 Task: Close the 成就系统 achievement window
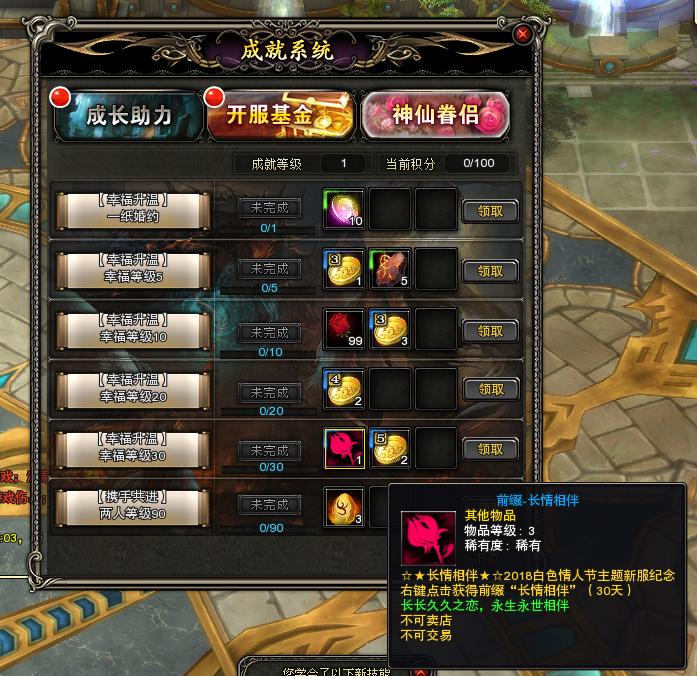[x=521, y=34]
